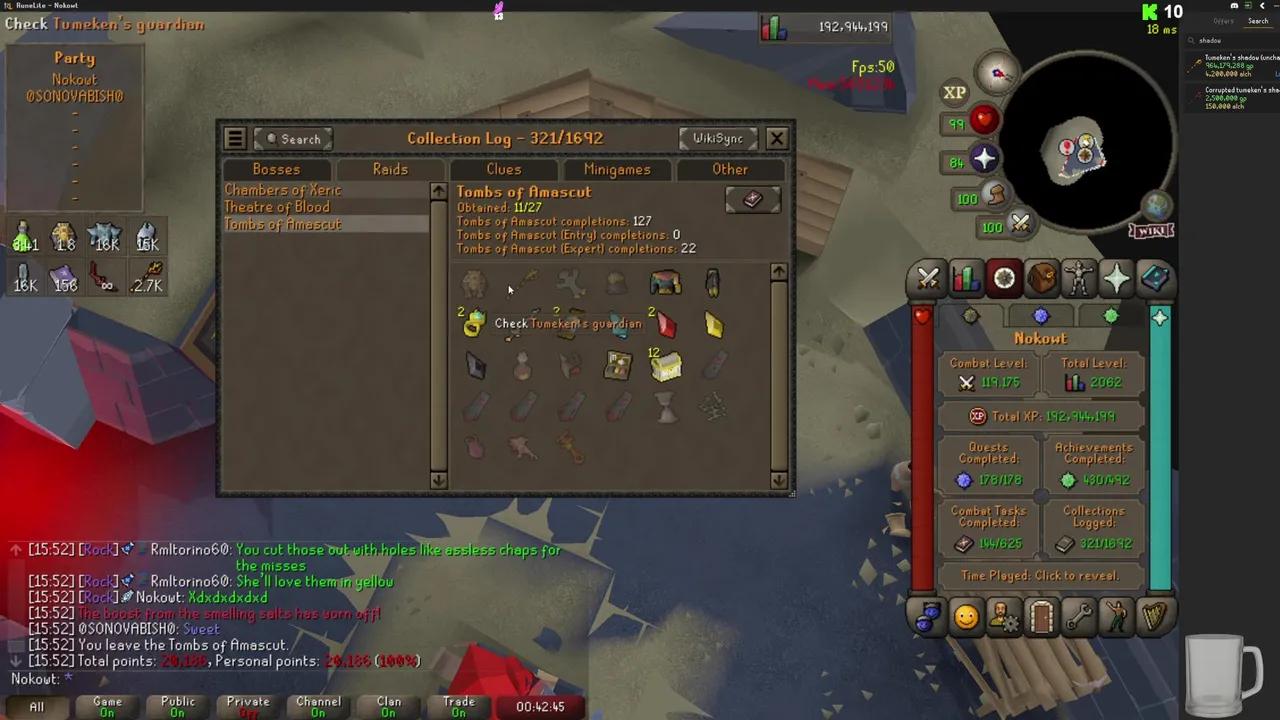Open the Prayer tab star icon
Viewport: 1280px width, 720px height.
pos(1116,278)
